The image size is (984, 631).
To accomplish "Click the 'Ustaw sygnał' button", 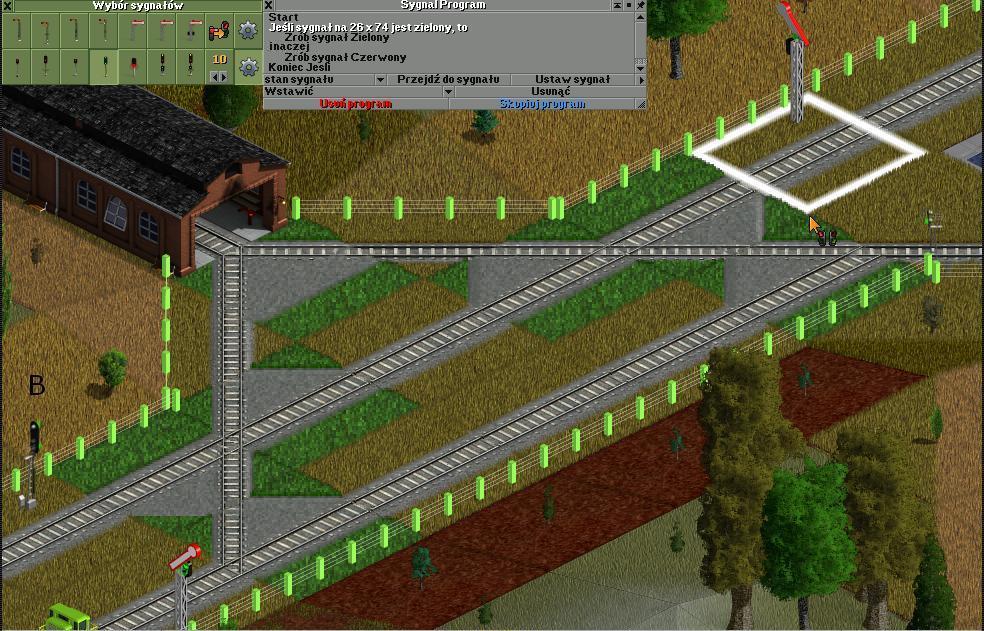I will point(572,79).
